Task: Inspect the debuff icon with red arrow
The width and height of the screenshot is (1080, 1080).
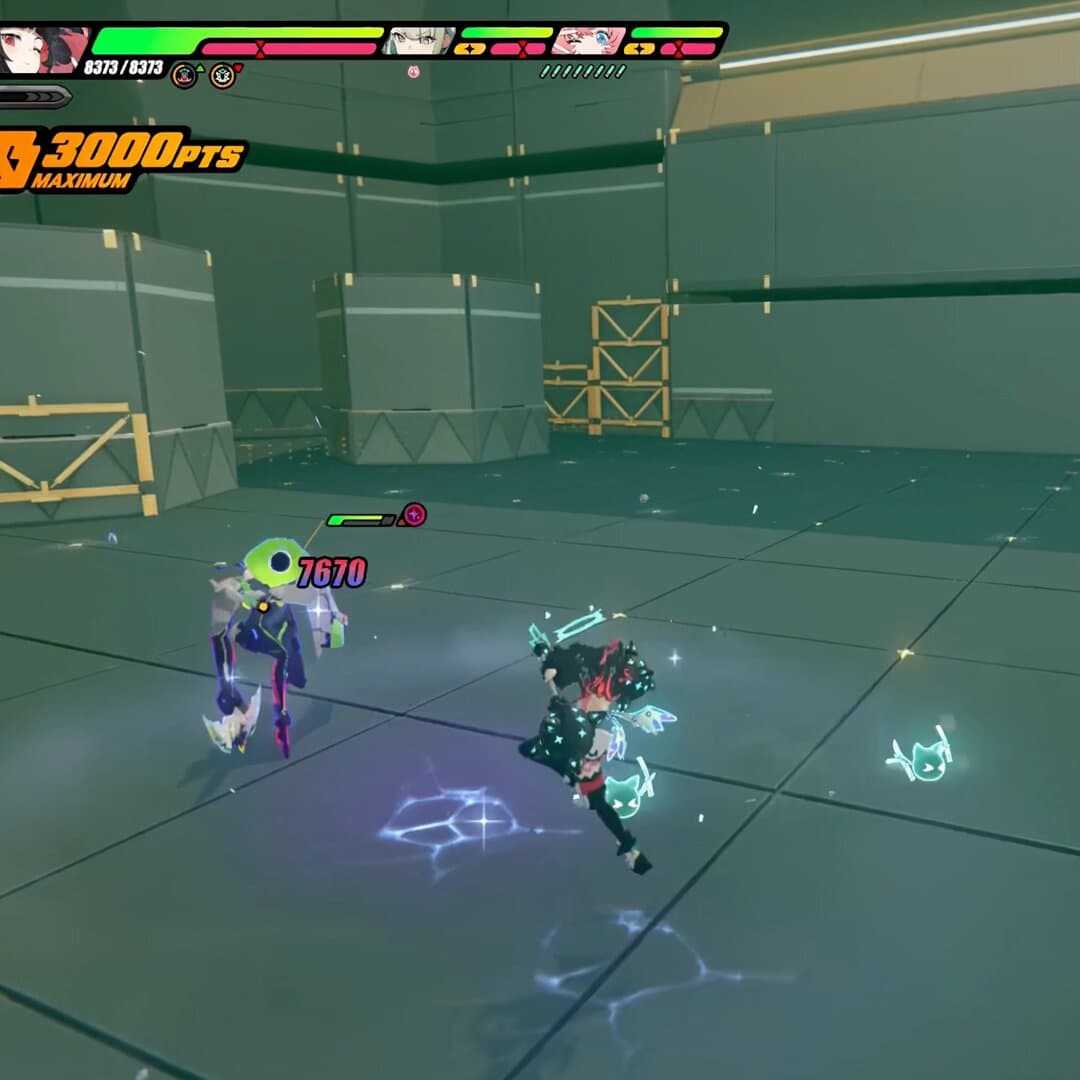Action: click(222, 75)
